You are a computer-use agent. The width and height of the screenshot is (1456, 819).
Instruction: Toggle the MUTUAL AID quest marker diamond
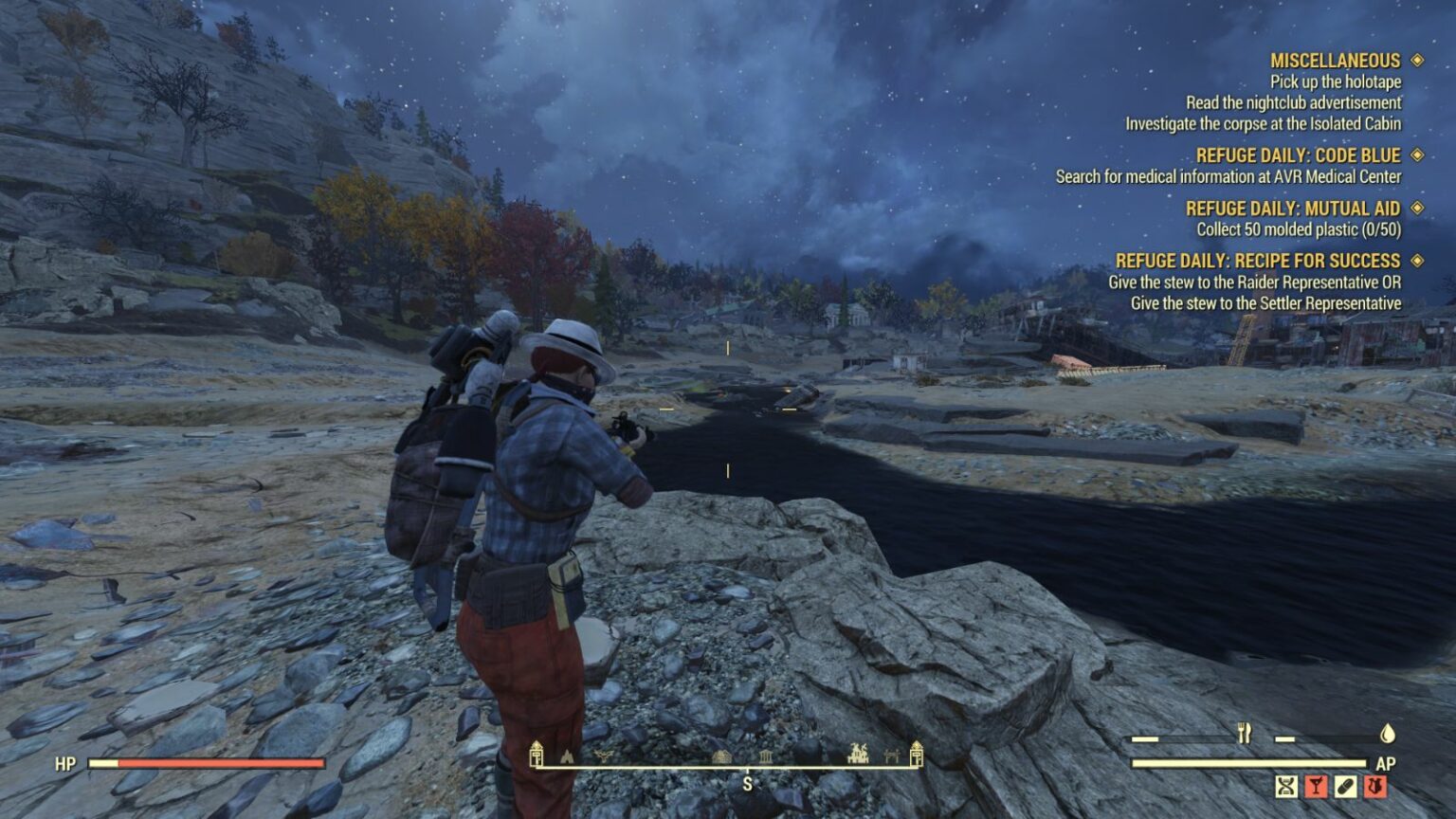pyautogui.click(x=1417, y=208)
